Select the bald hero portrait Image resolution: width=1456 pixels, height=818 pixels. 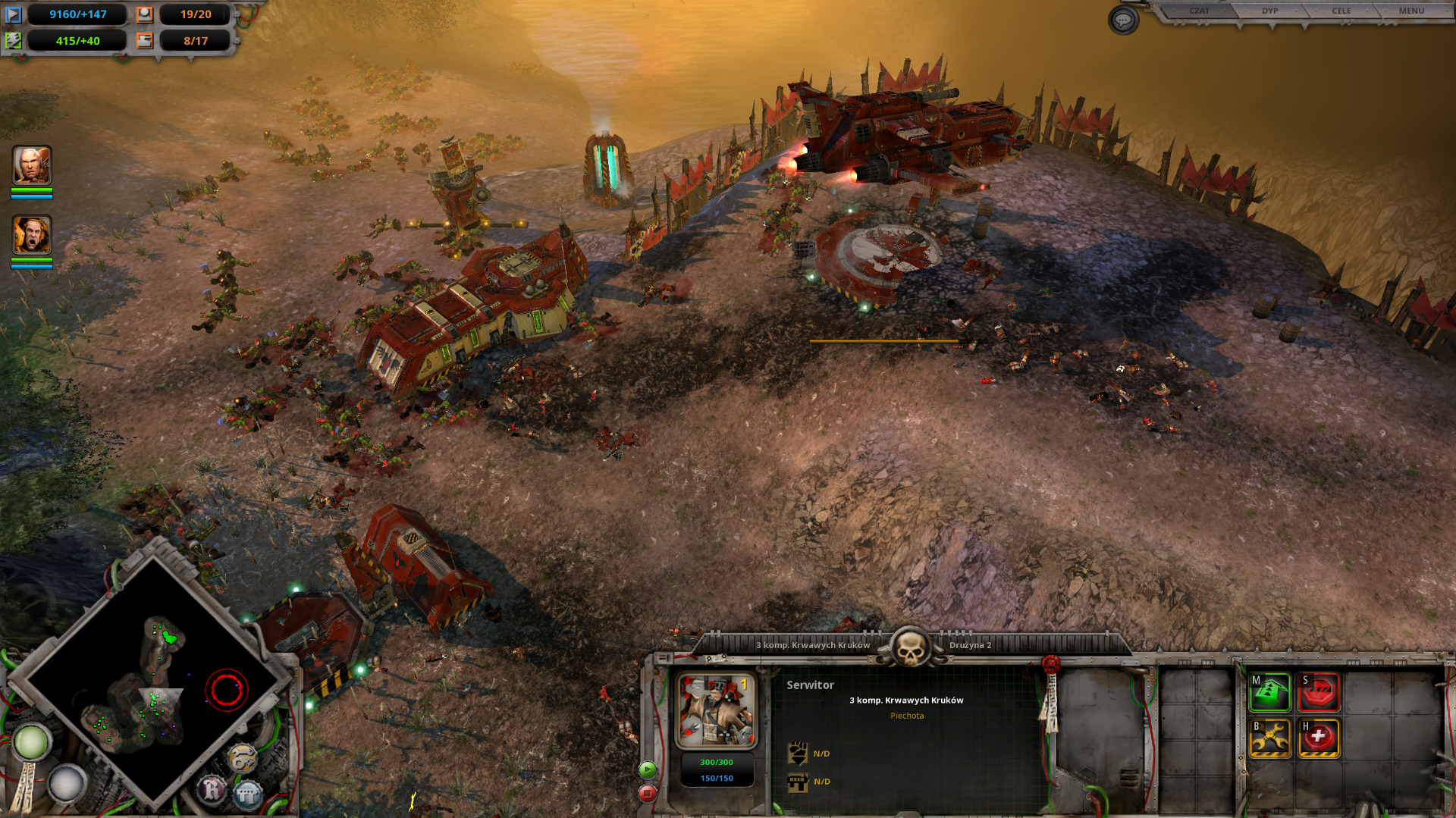point(32,165)
